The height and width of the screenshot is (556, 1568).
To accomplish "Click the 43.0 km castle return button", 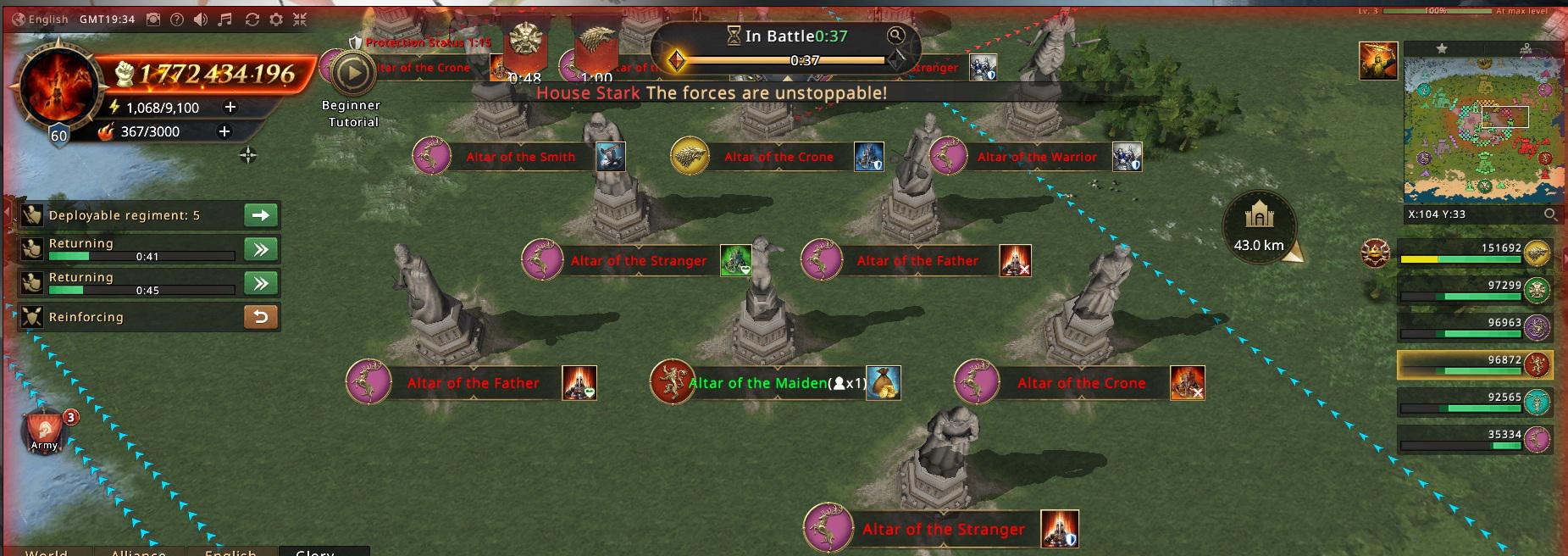I will coord(1259,225).
